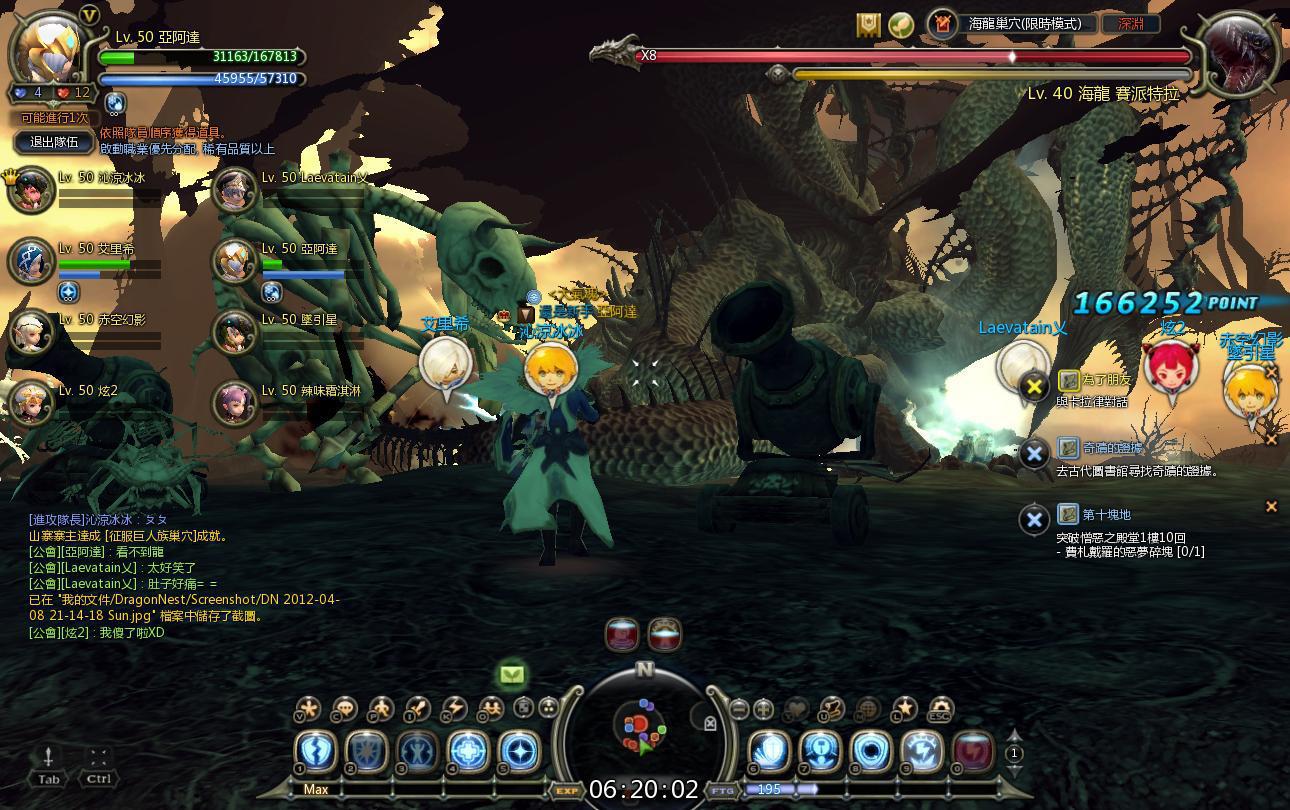The width and height of the screenshot is (1290, 810).
Task: Click the hotbar page up arrow
Action: click(x=1014, y=737)
